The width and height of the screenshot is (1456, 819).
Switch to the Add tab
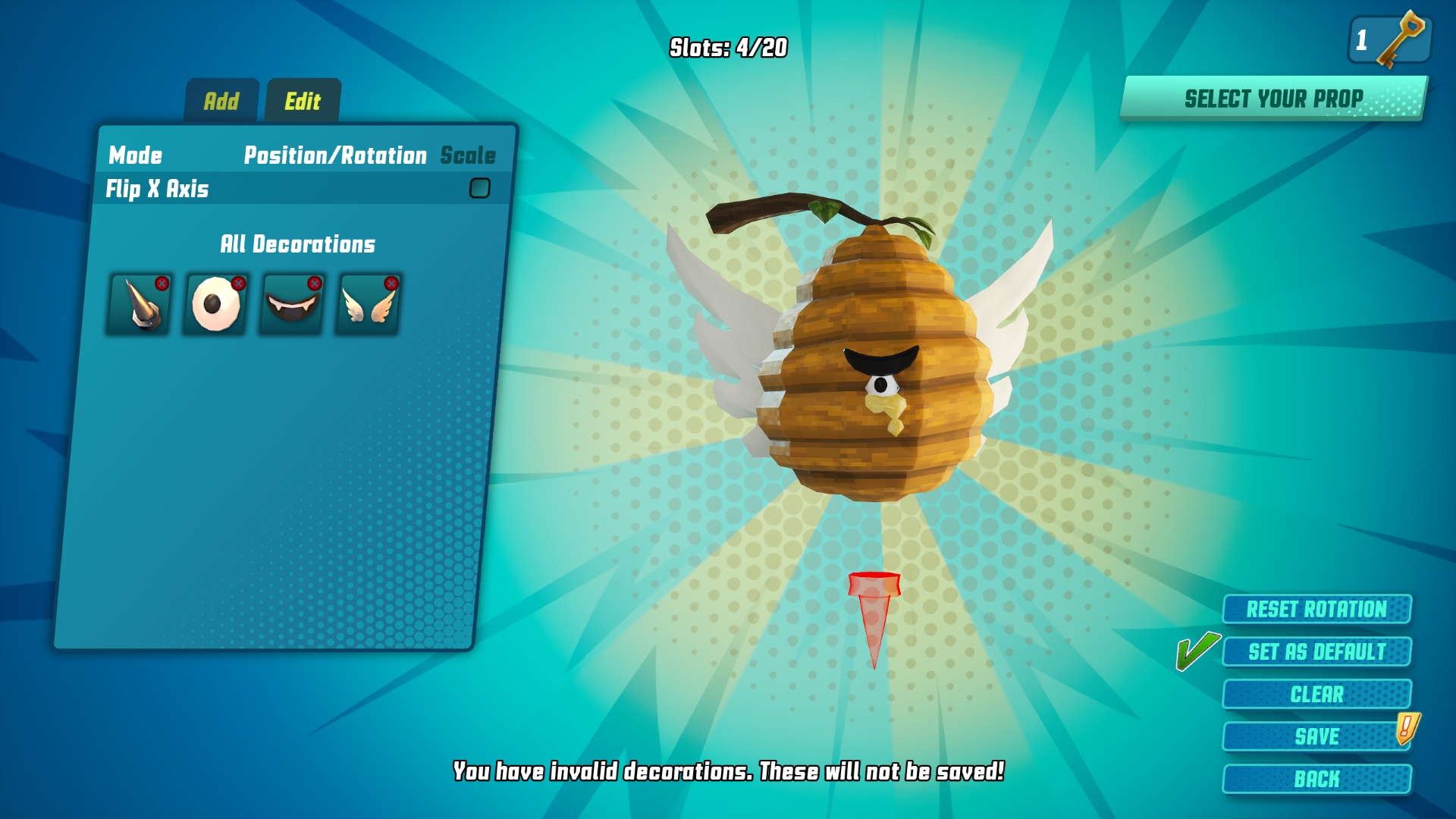pyautogui.click(x=221, y=101)
